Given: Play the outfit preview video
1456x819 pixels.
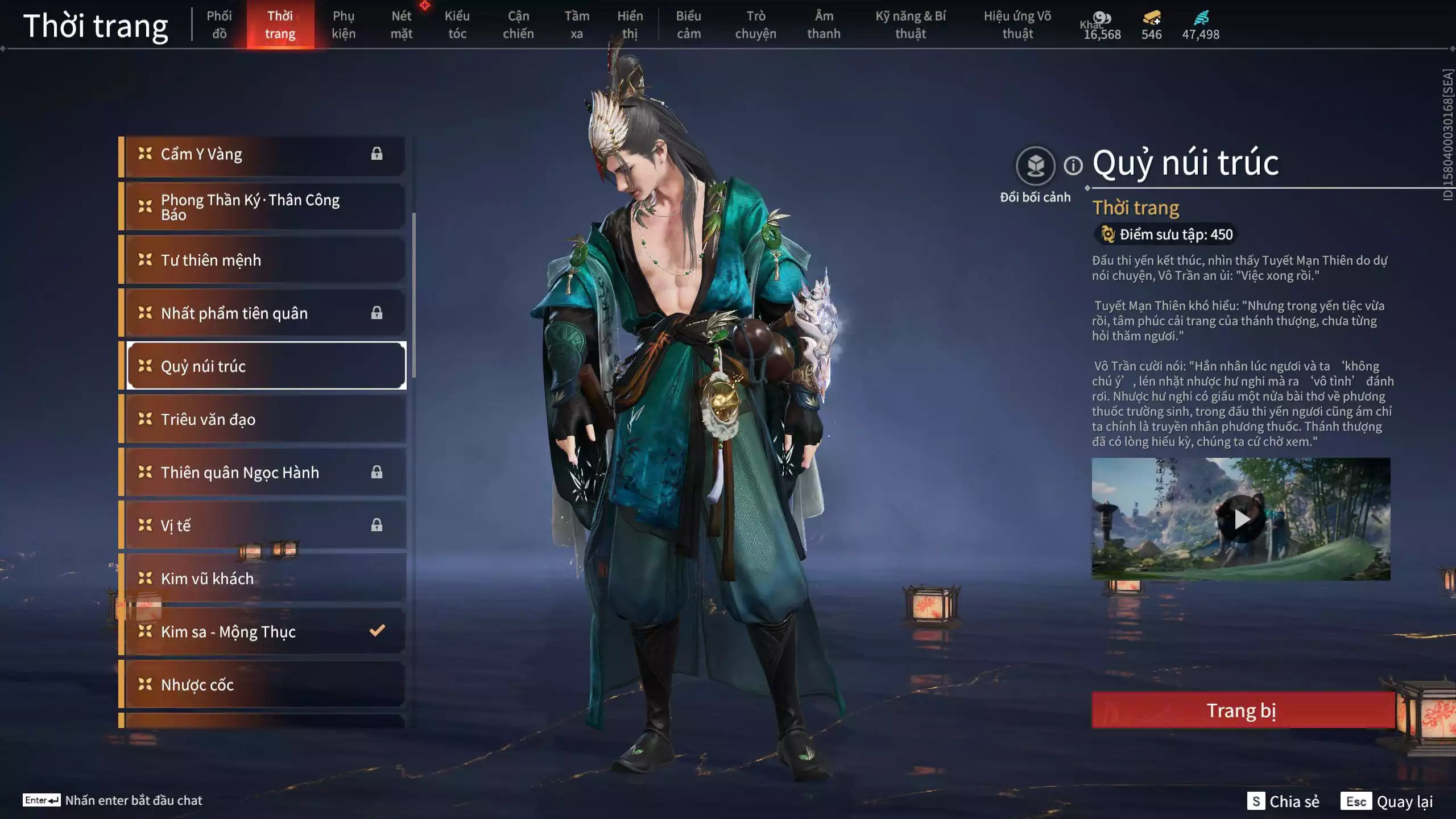Looking at the screenshot, I should (x=1242, y=519).
